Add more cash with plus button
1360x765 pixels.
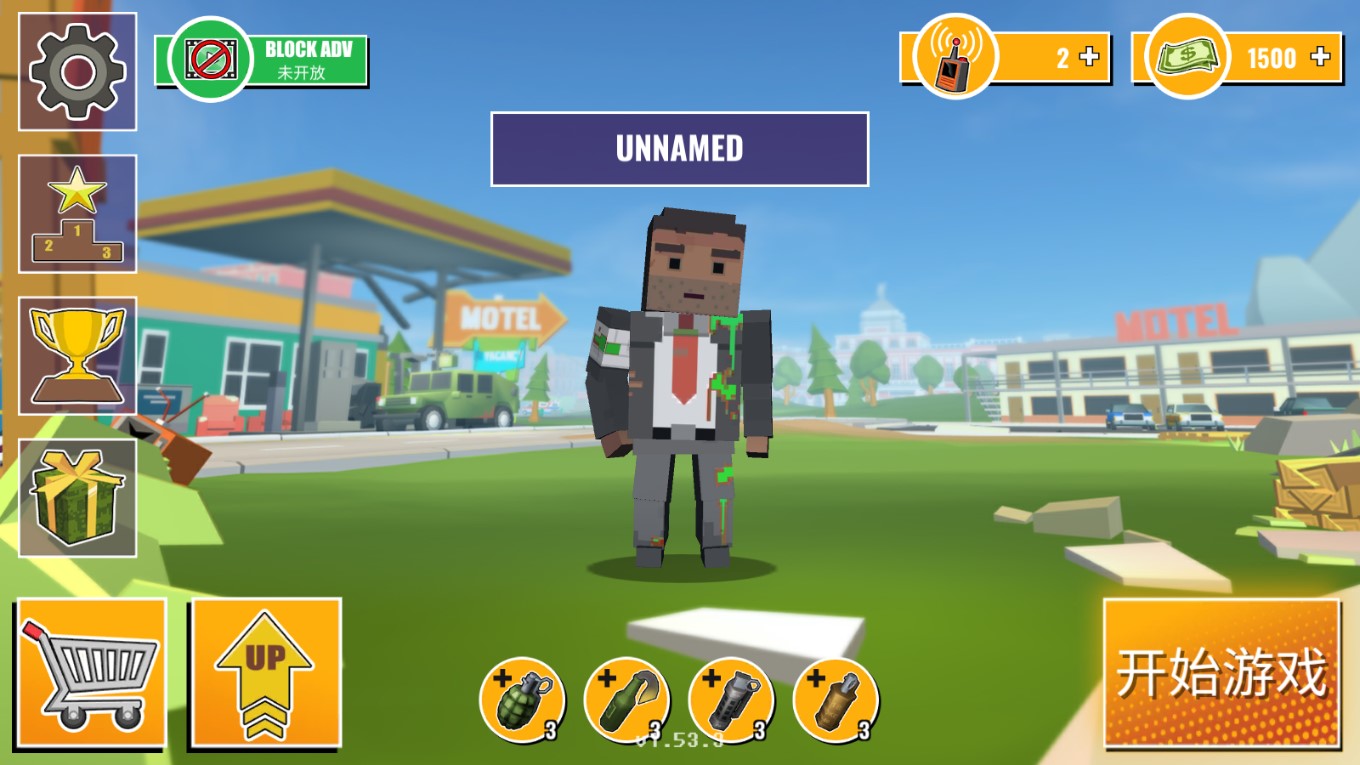click(x=1321, y=57)
